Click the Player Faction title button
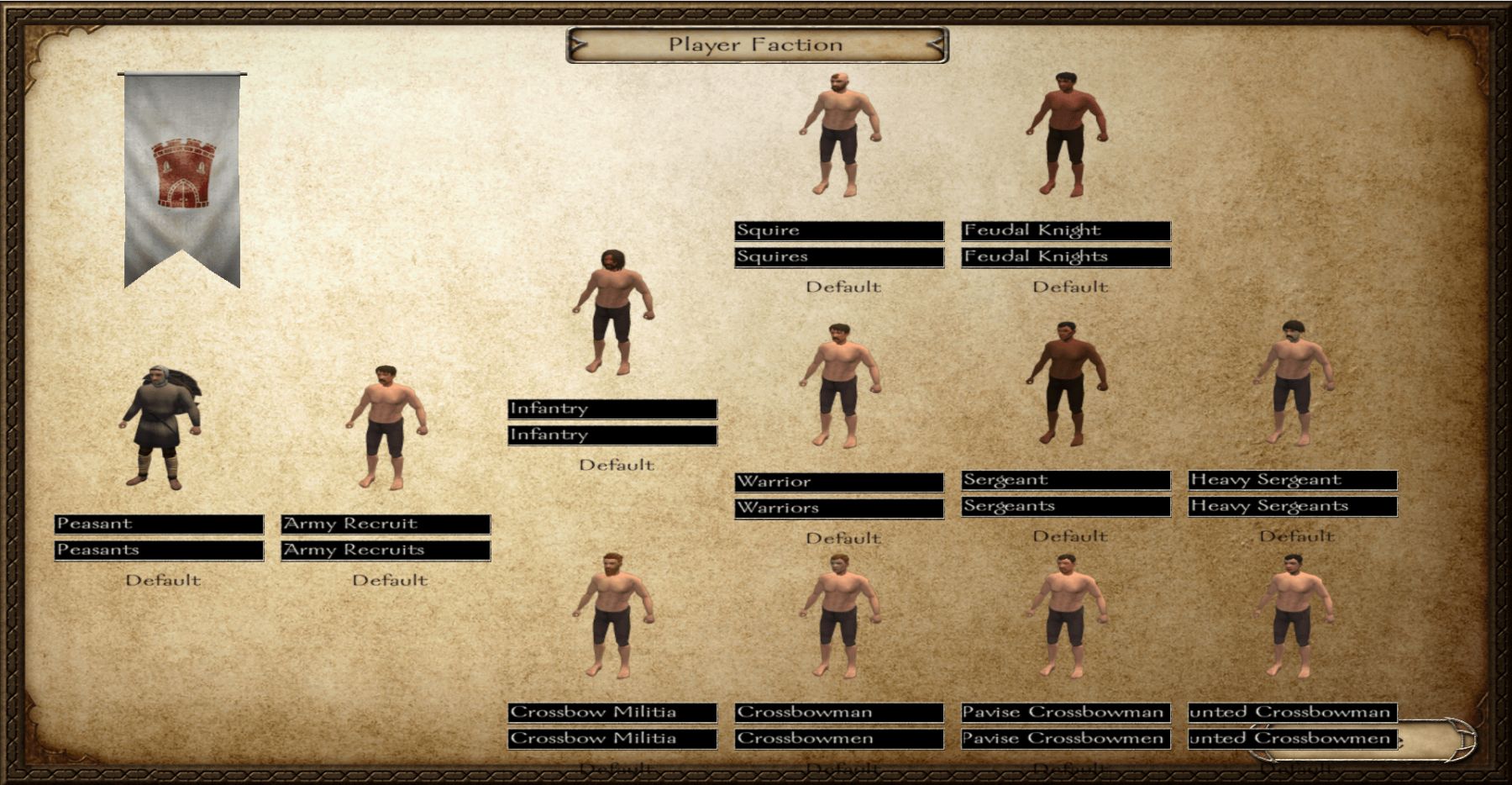 point(757,45)
